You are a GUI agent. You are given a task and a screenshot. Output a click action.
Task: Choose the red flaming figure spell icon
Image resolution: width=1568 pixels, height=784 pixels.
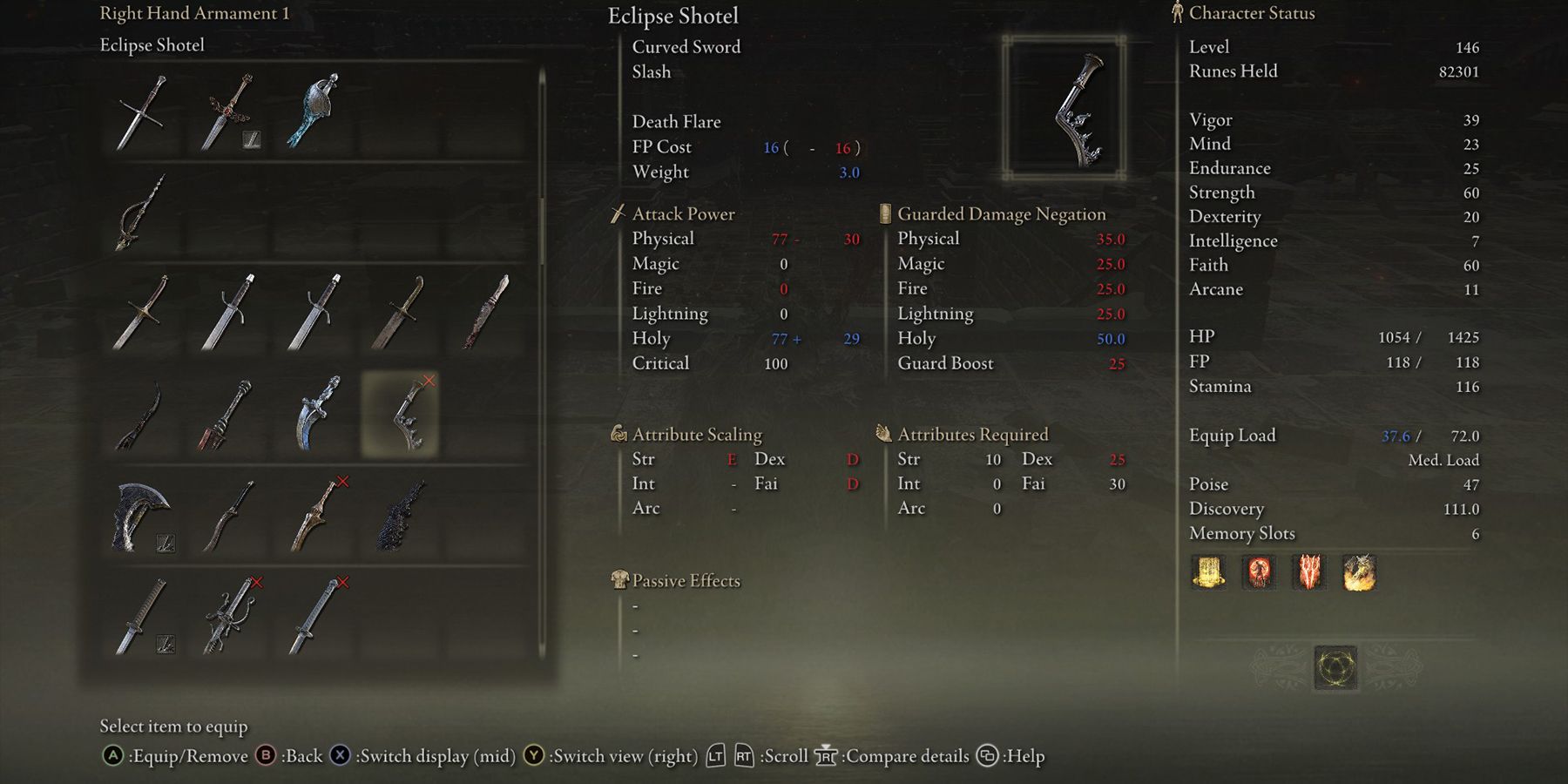[x=1259, y=573]
